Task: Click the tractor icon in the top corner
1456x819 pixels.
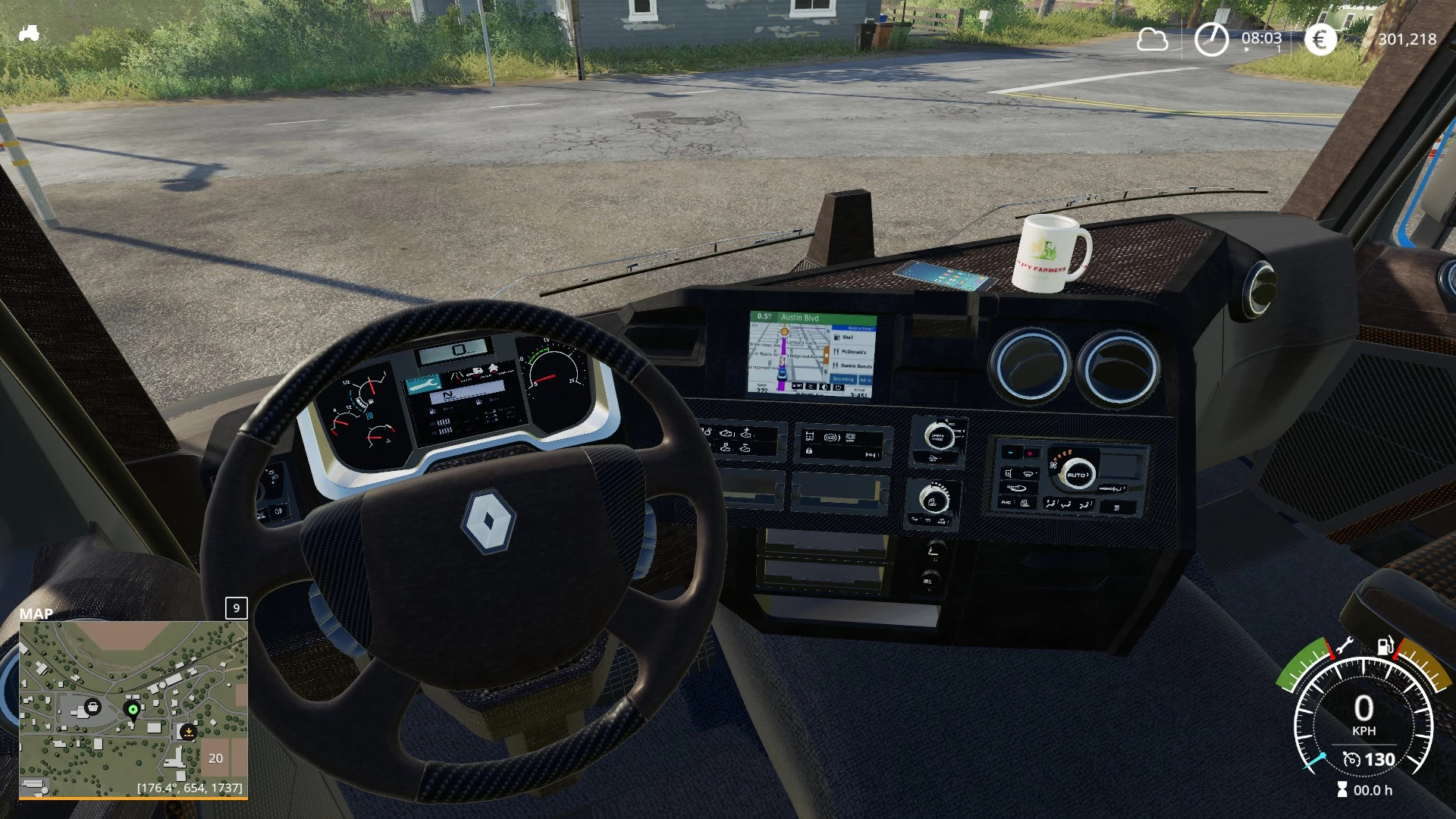Action: click(x=29, y=33)
